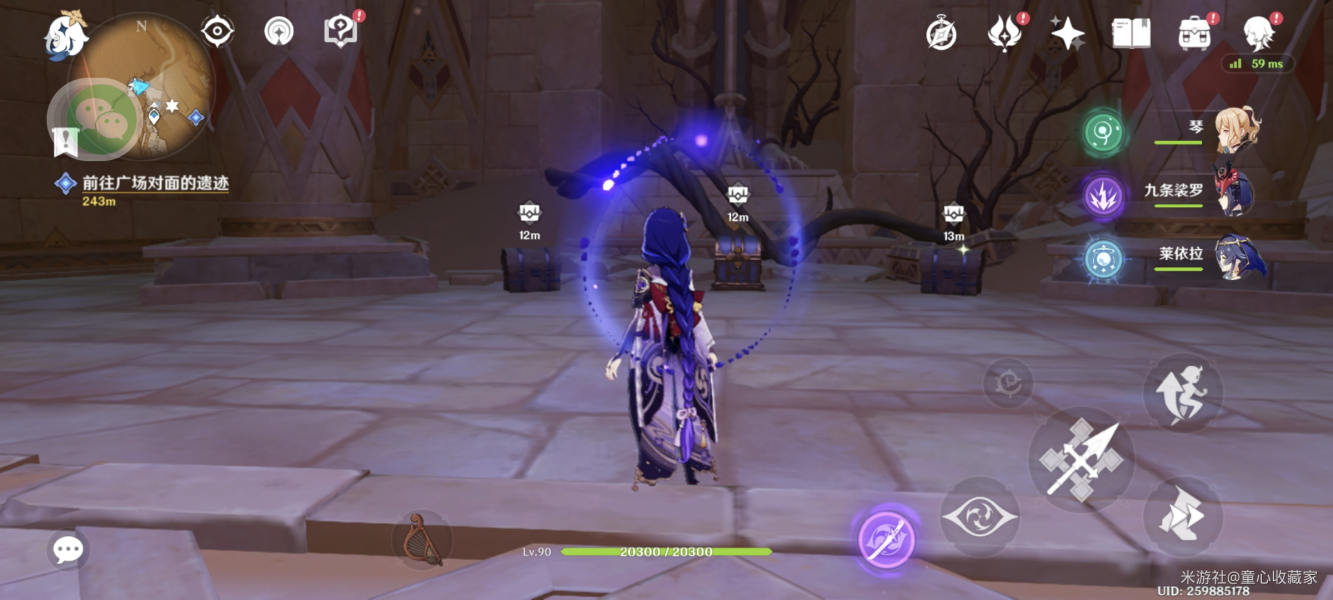Activate the eye-shaped elemental skill
The width and height of the screenshot is (1333, 600).
point(980,517)
